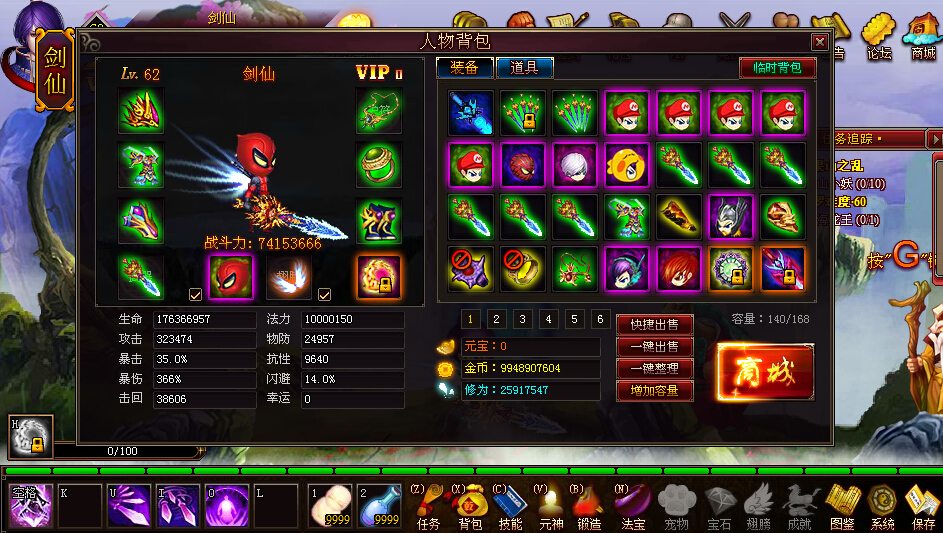Screen dimensions: 943x533
Task: Open the 论坛 forum icon
Action: [879, 38]
